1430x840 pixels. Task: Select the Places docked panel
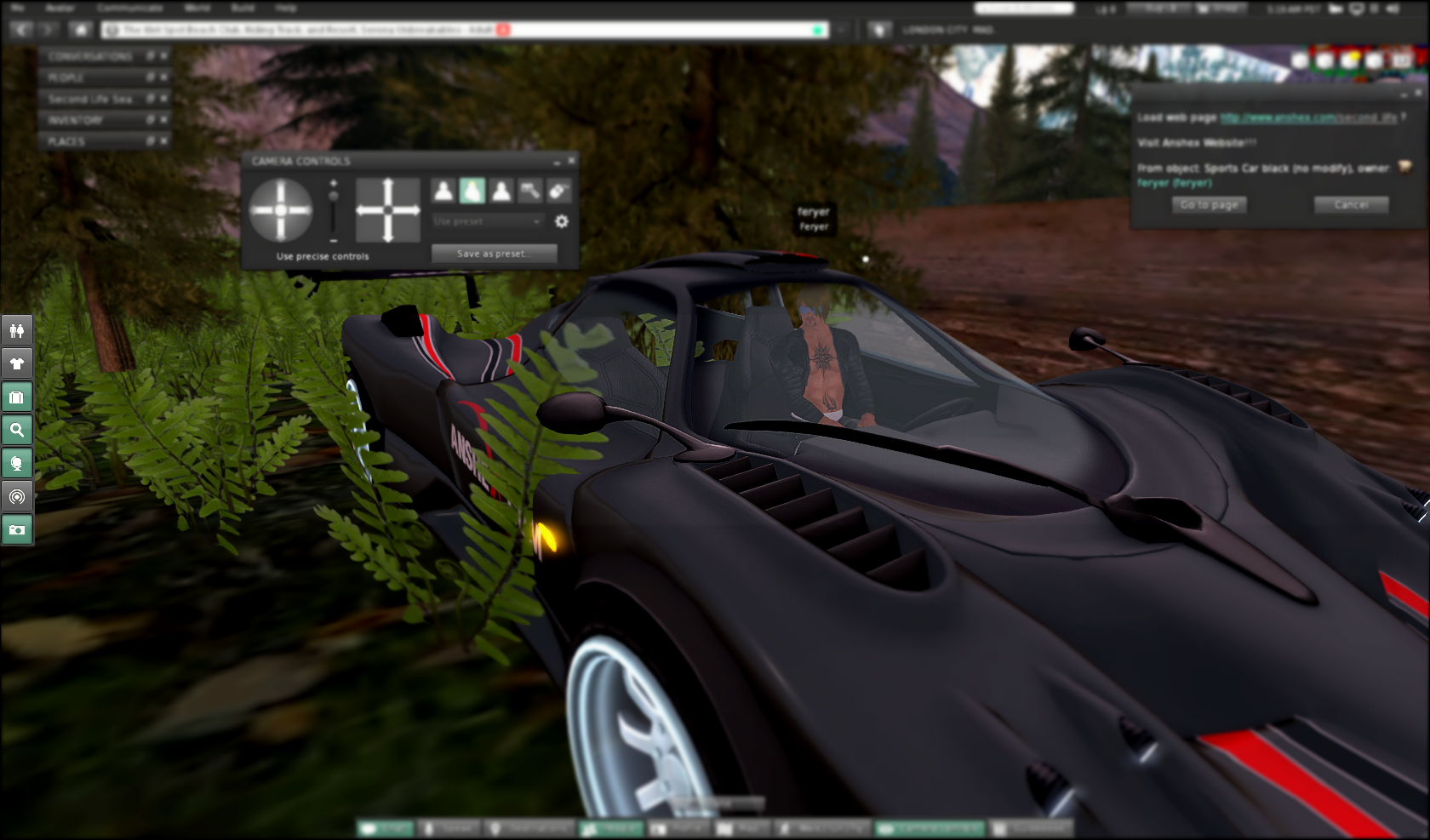coord(66,141)
